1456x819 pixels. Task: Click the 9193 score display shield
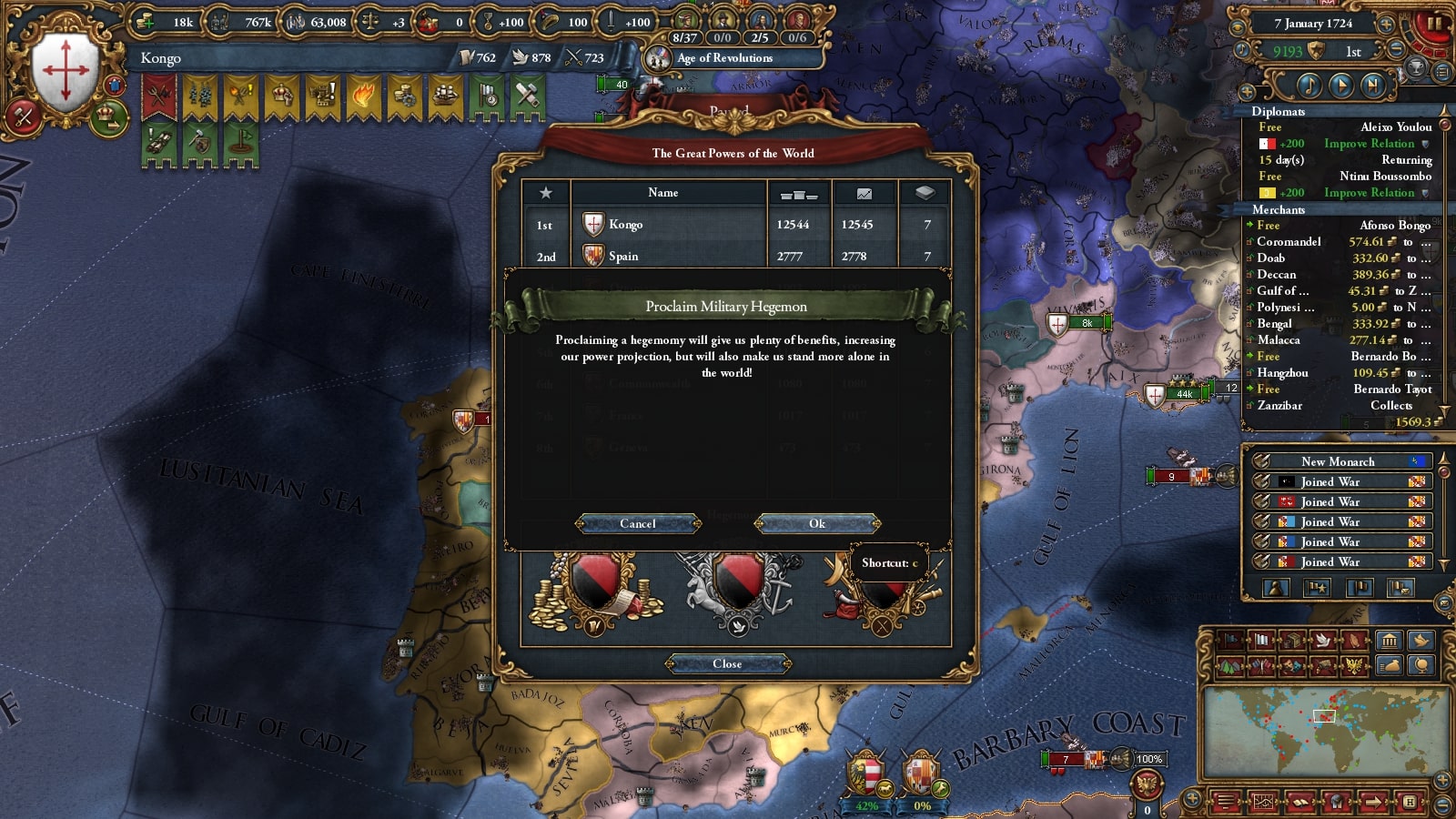click(1316, 52)
